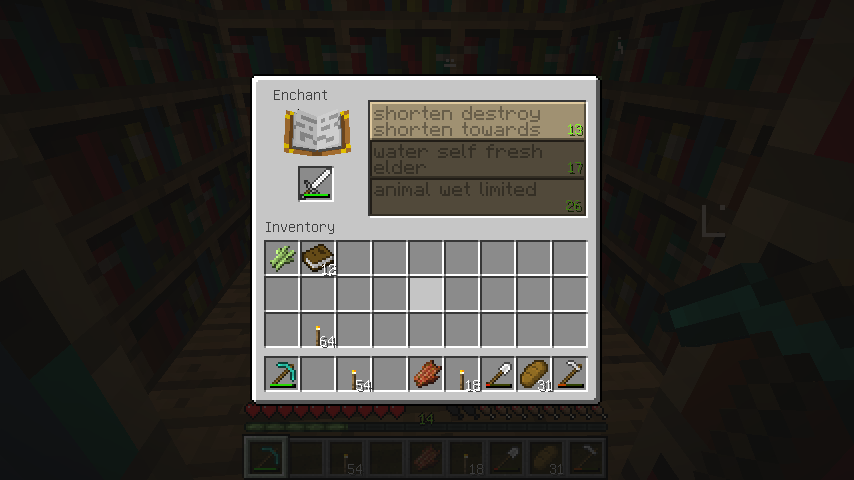Select the hoe in the last hotbar slot
Image resolution: width=854 pixels, height=480 pixels.
(569, 374)
